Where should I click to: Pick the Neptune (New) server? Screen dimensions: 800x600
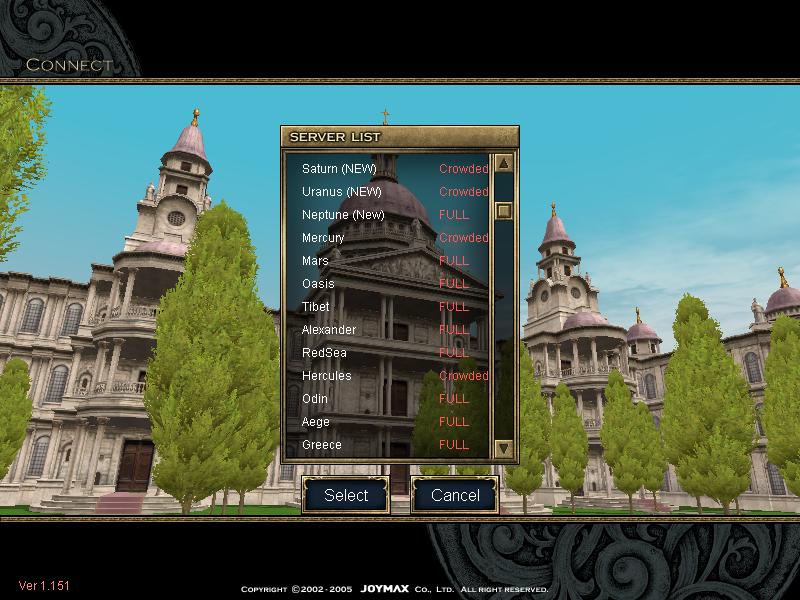[x=343, y=215]
